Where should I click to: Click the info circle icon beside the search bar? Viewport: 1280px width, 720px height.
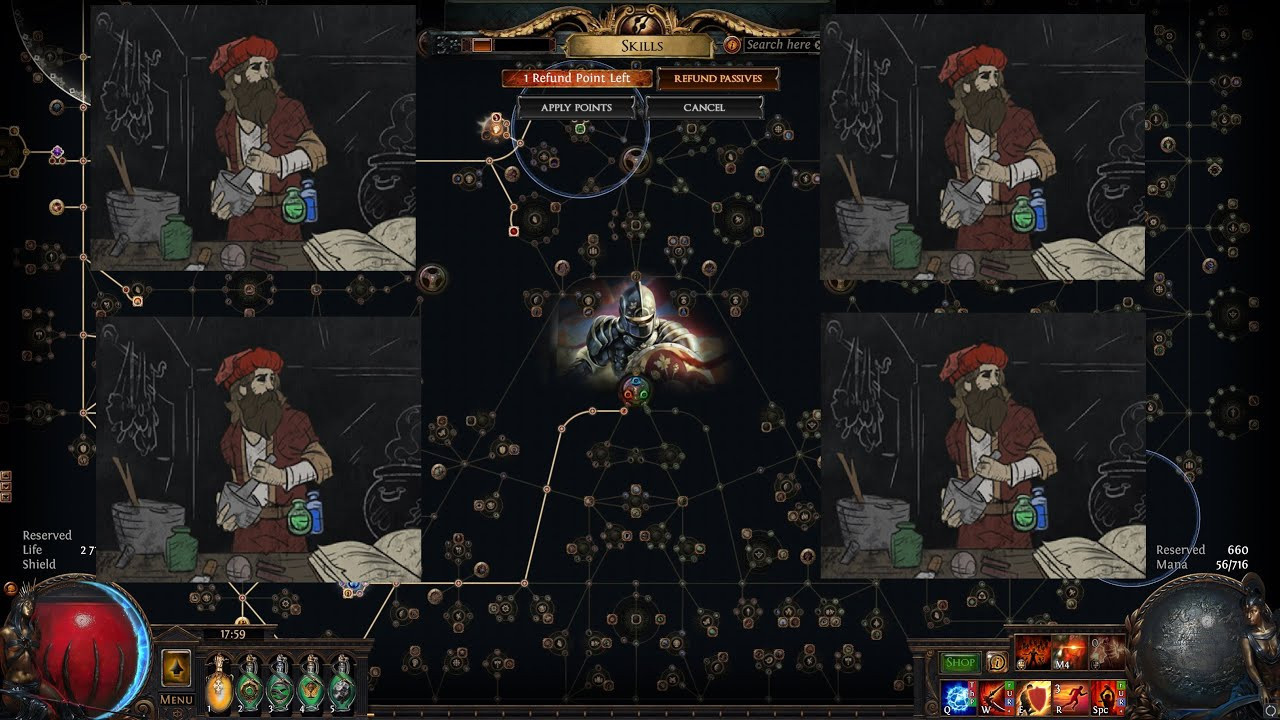731,44
